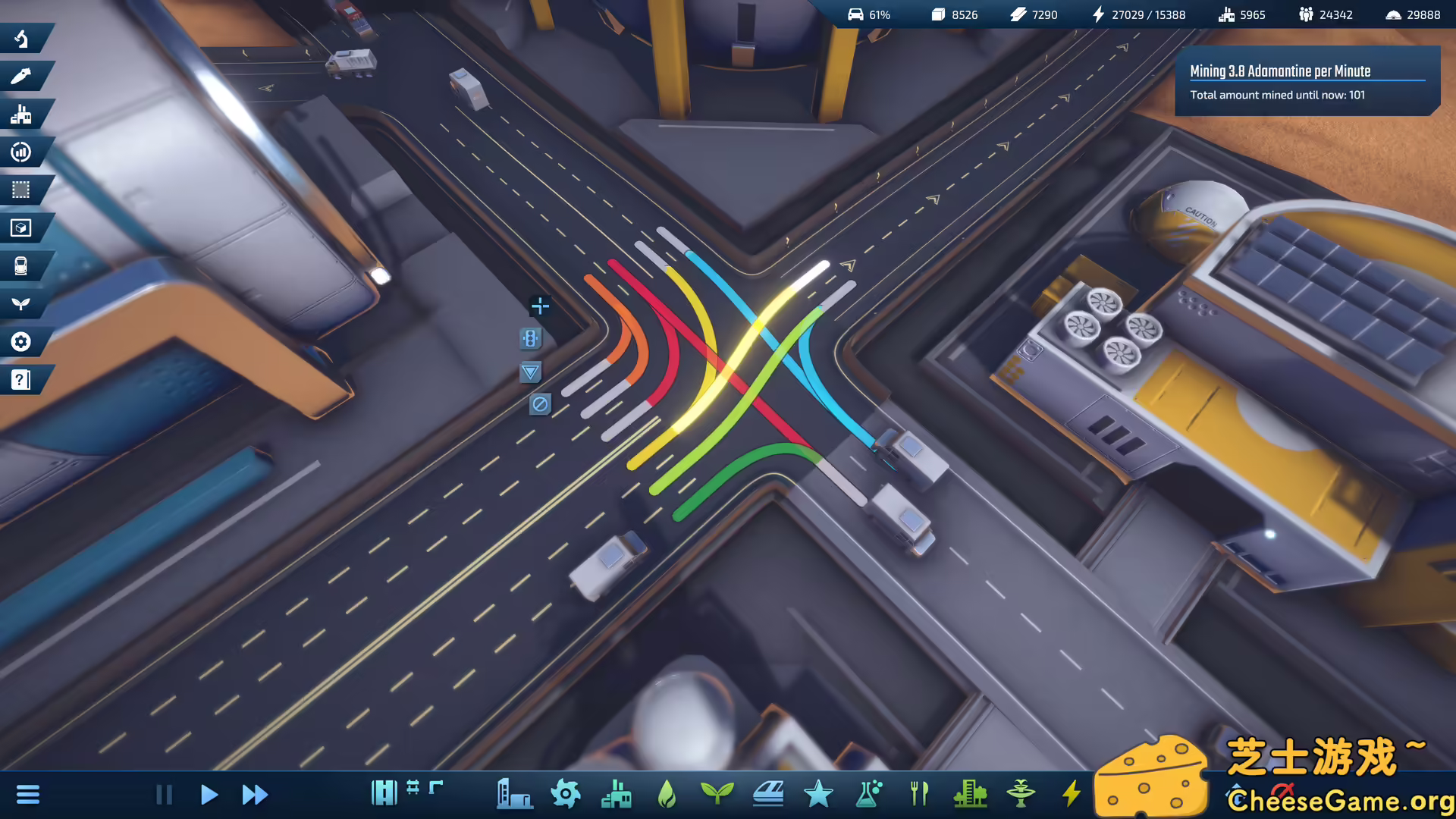
Task: Open the gear industry category
Action: pos(566,794)
